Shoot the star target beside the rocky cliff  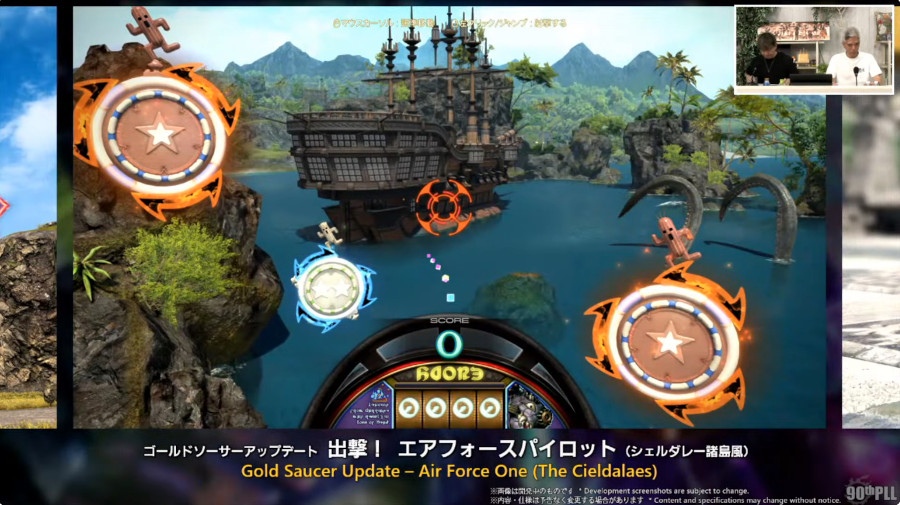[x=159, y=134]
